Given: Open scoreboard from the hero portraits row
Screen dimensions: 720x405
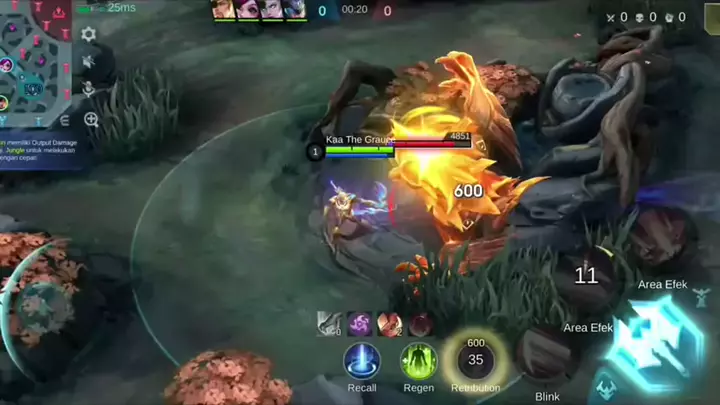Looking at the screenshot, I should pyautogui.click(x=258, y=10).
